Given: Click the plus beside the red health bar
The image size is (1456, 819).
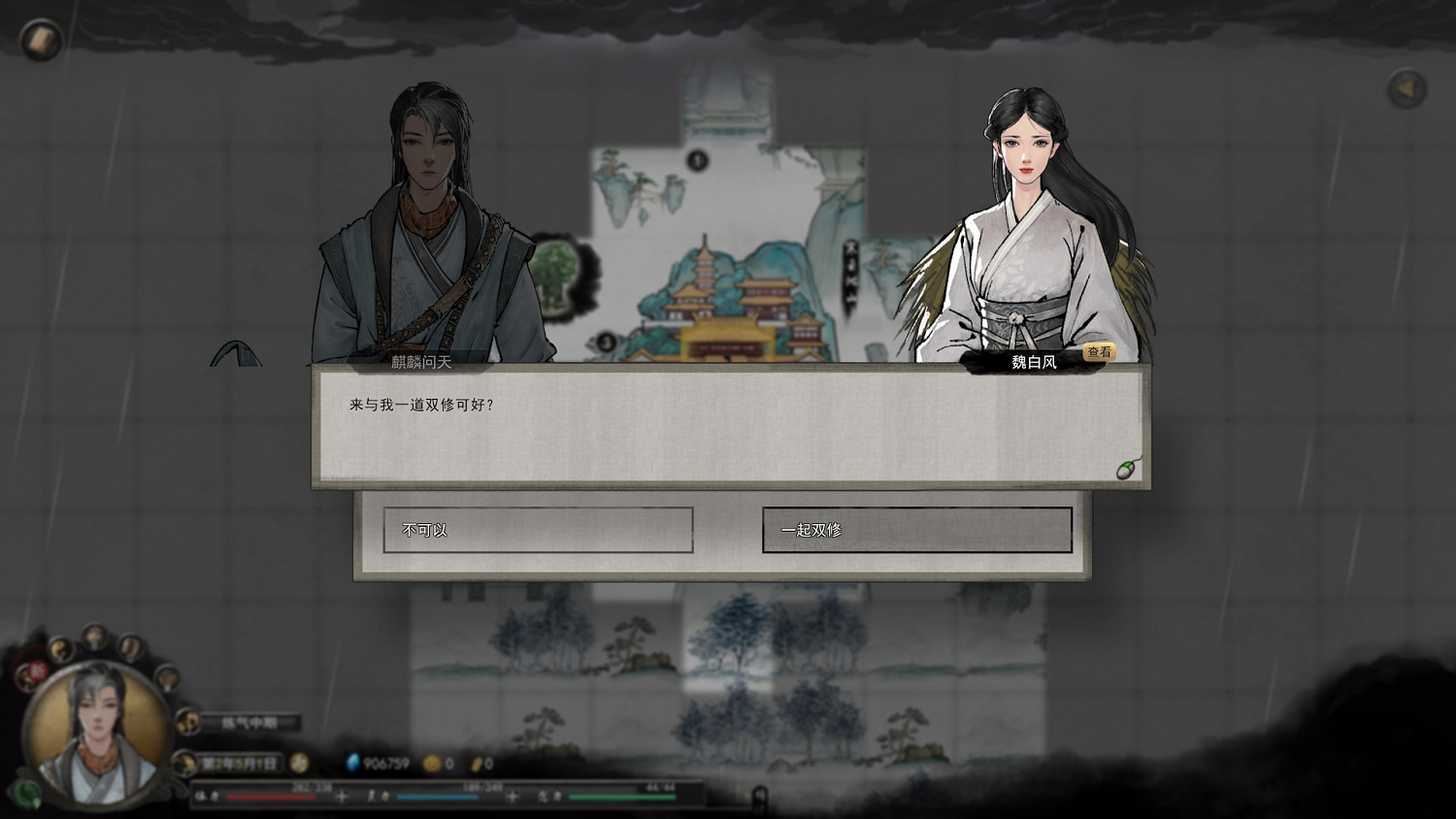Looking at the screenshot, I should click(340, 796).
